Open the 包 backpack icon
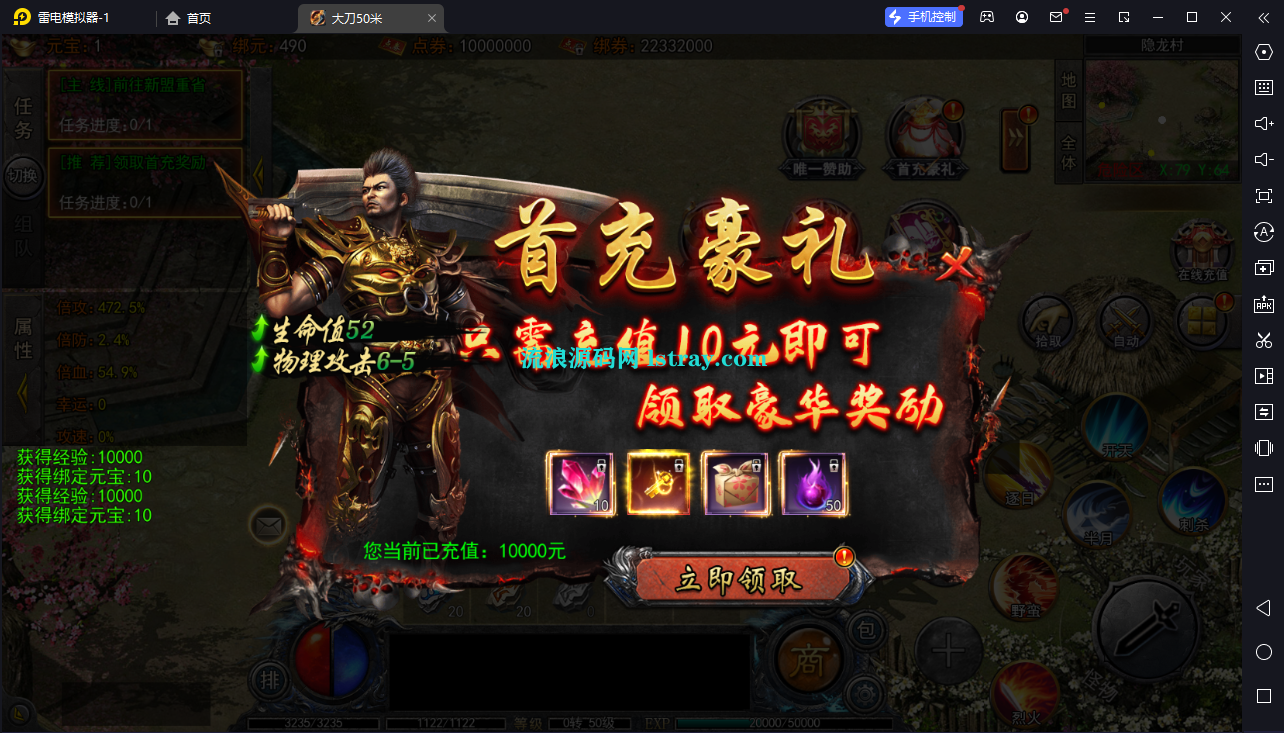 pos(867,630)
